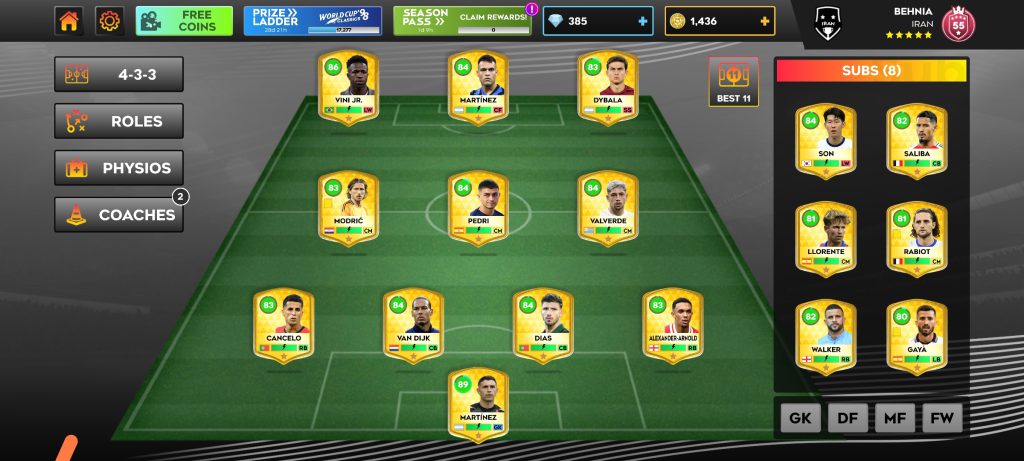This screenshot has height=461, width=1024.
Task: Select Vini Jr. player card
Action: click(x=347, y=87)
